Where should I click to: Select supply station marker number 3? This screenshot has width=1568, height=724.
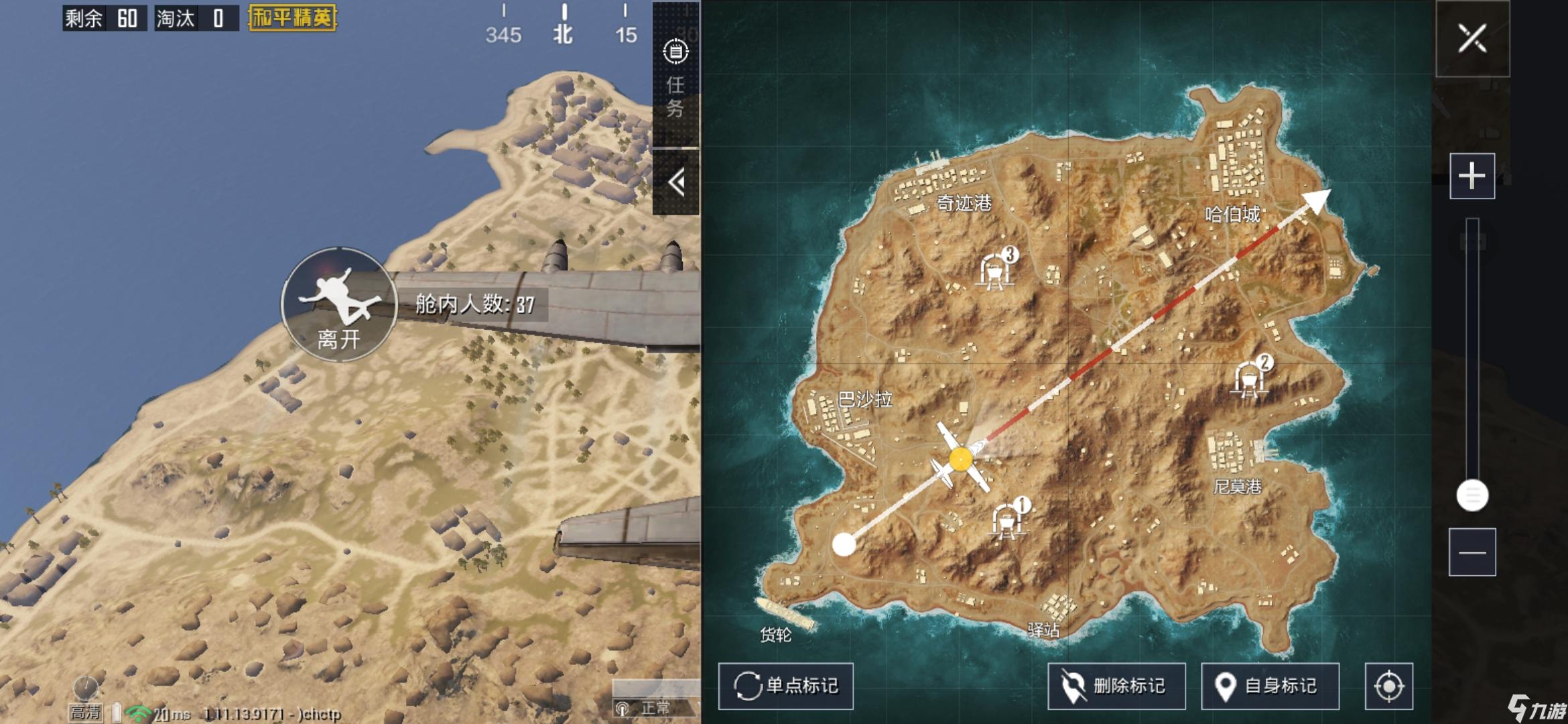point(996,270)
